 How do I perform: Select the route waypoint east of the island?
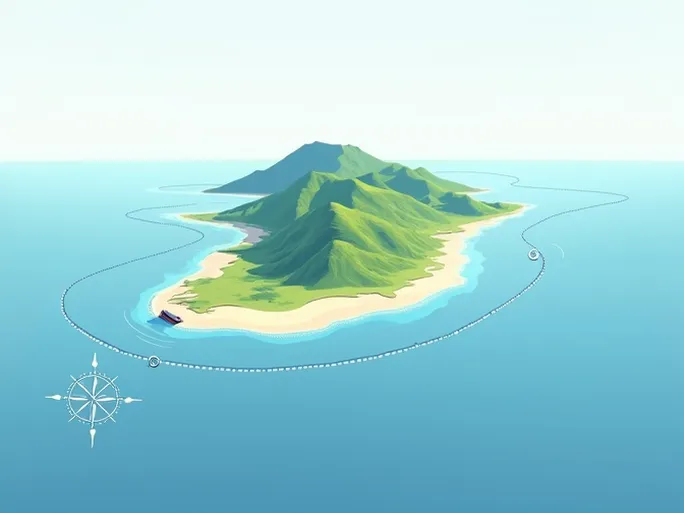(534, 254)
